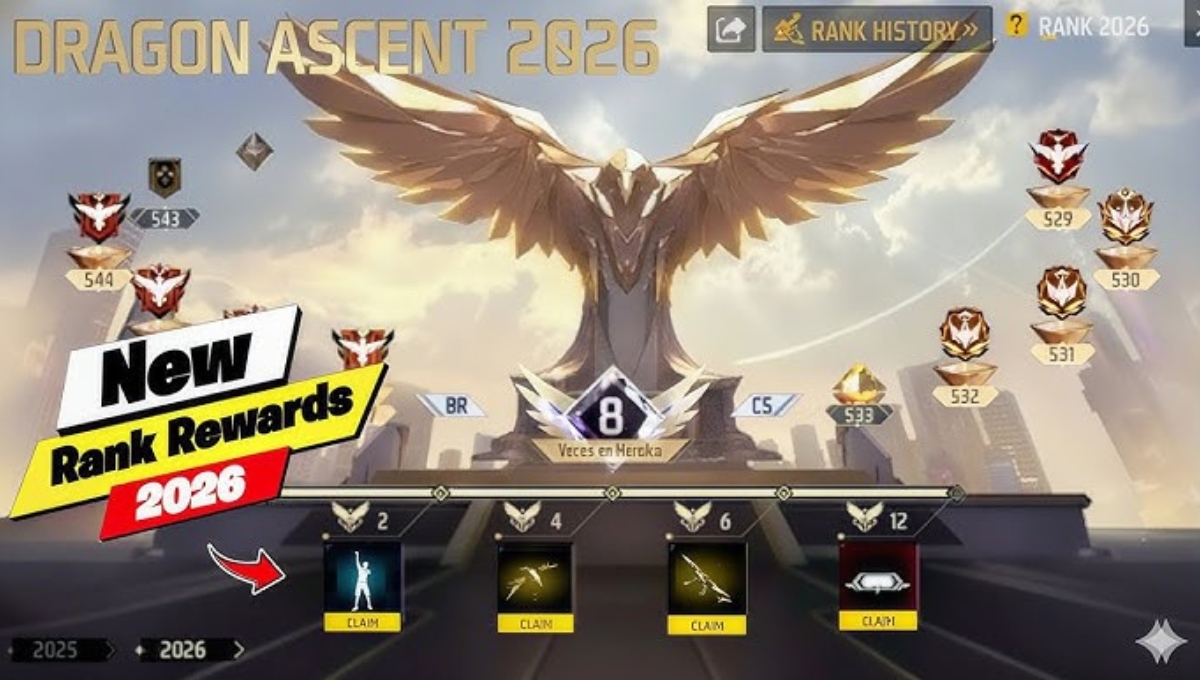Claim the emote reward for 2 Heroic
Image resolution: width=1200 pixels, height=680 pixels.
(362, 622)
